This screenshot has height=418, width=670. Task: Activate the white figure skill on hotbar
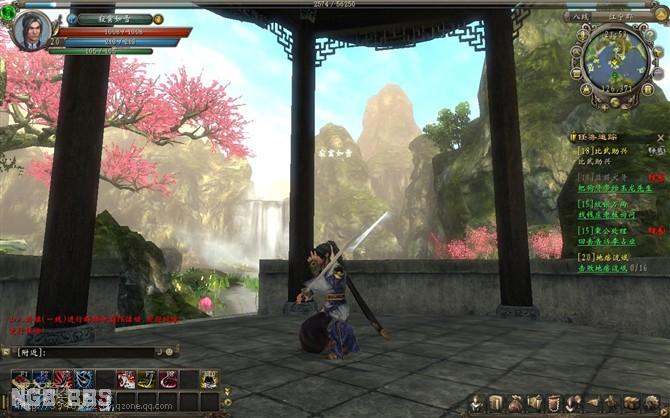tap(210, 379)
